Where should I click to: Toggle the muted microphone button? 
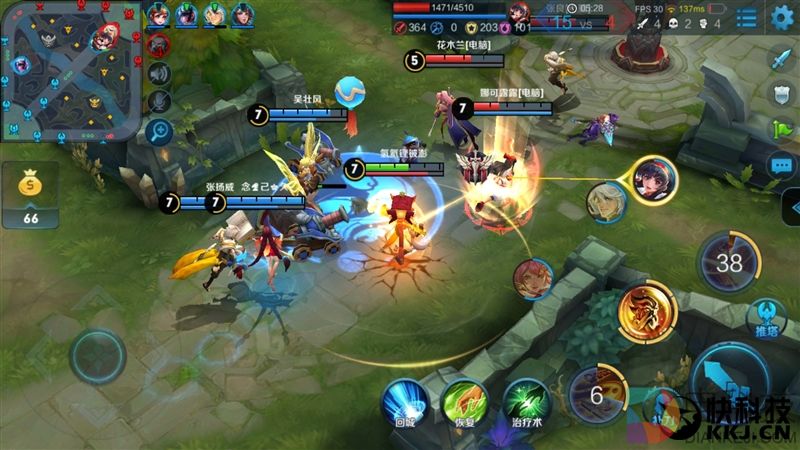tap(158, 102)
